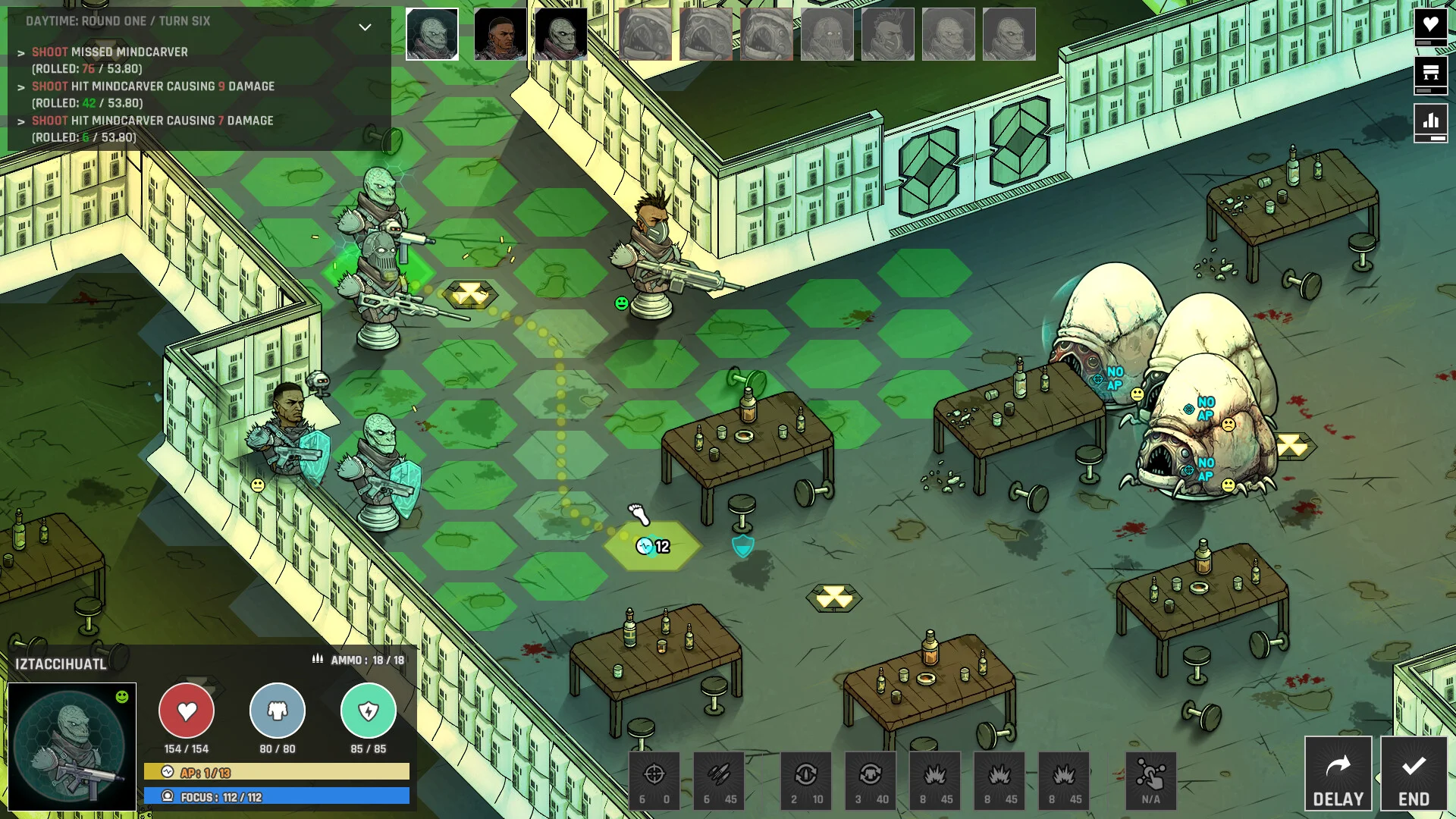The image size is (1456, 819).
Task: Click the blue armor stat icon
Action: tap(278, 711)
